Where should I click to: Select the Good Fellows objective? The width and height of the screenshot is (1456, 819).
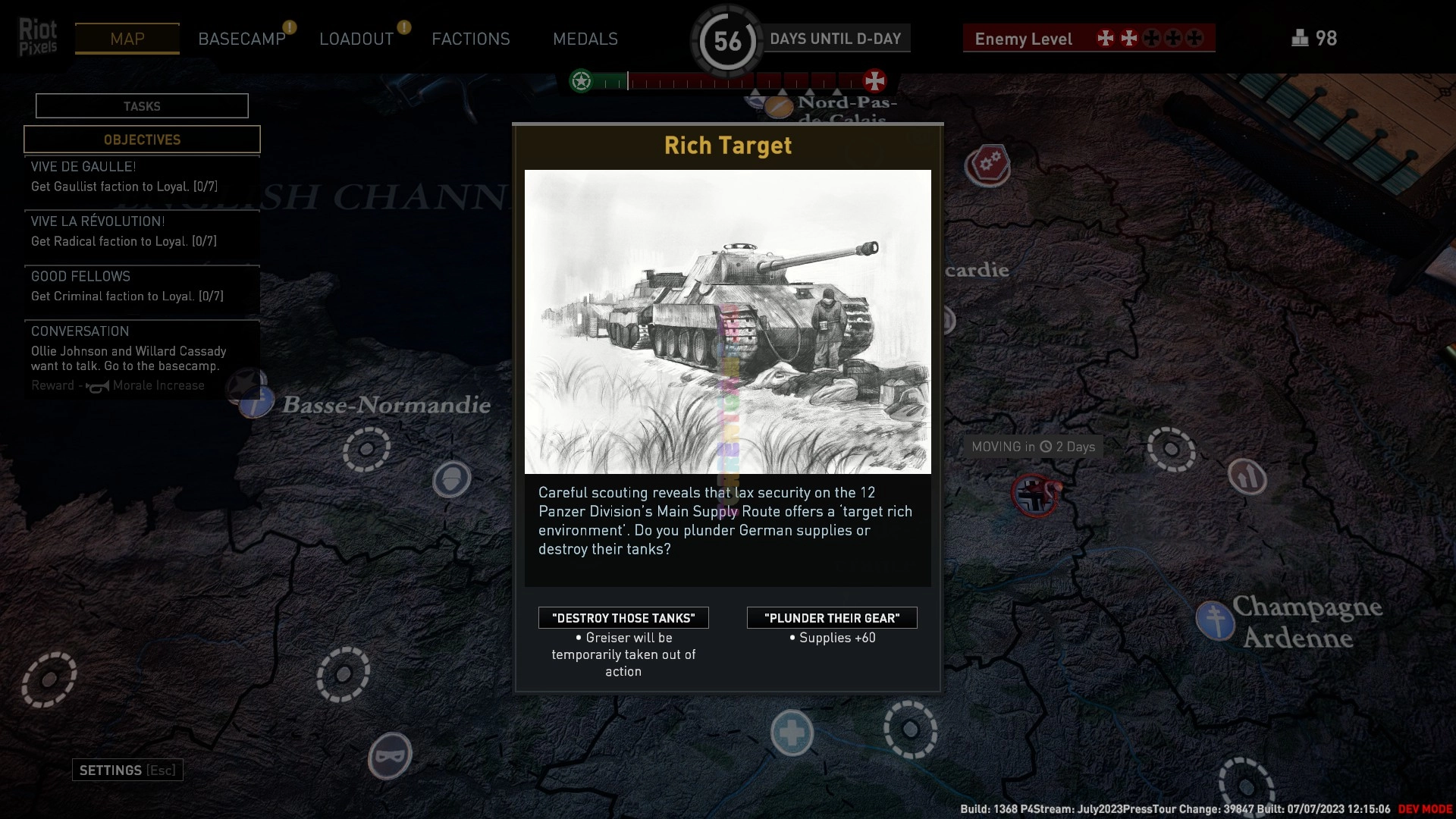coord(142,287)
